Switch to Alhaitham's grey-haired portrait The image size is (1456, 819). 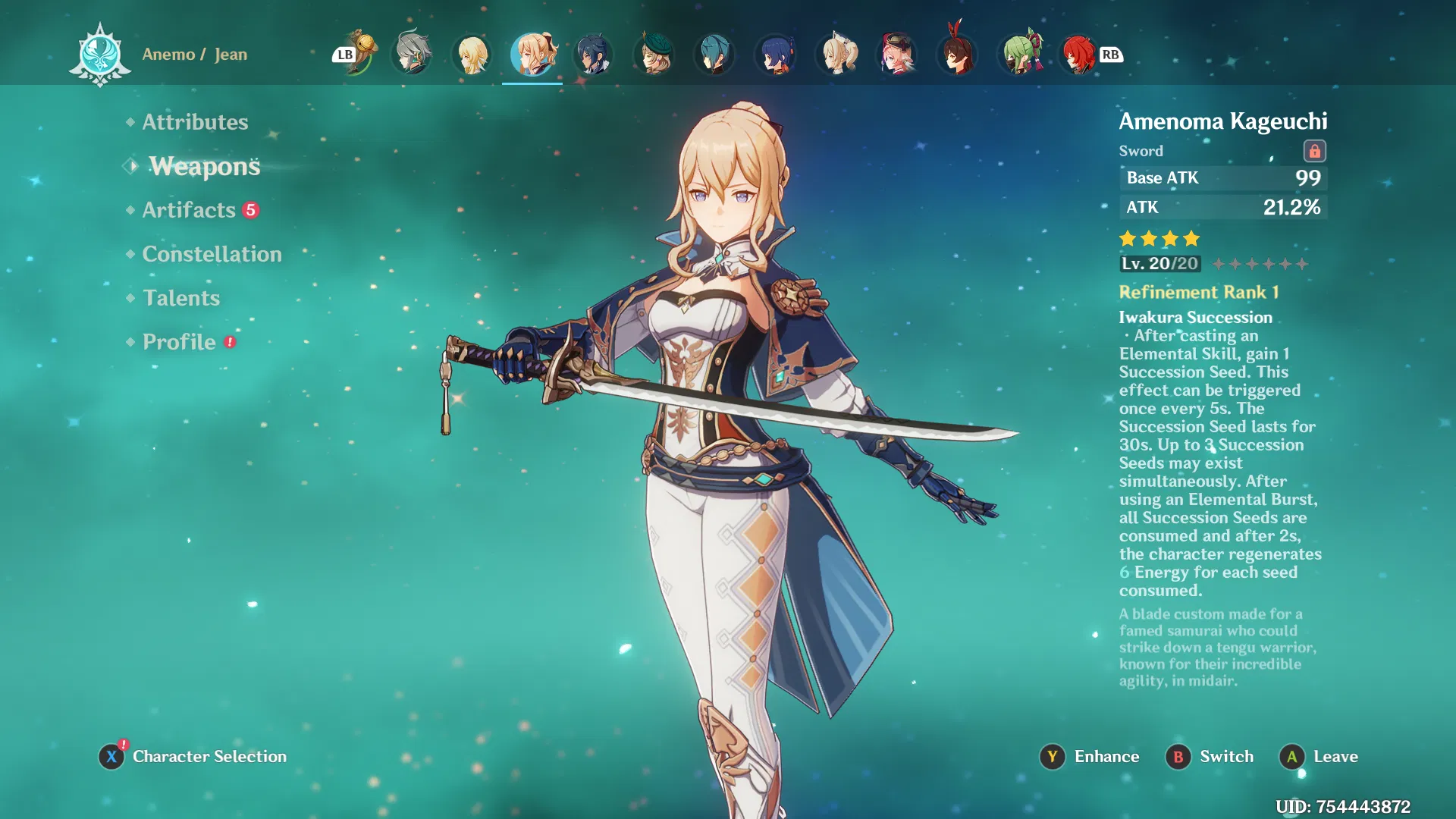click(x=412, y=55)
